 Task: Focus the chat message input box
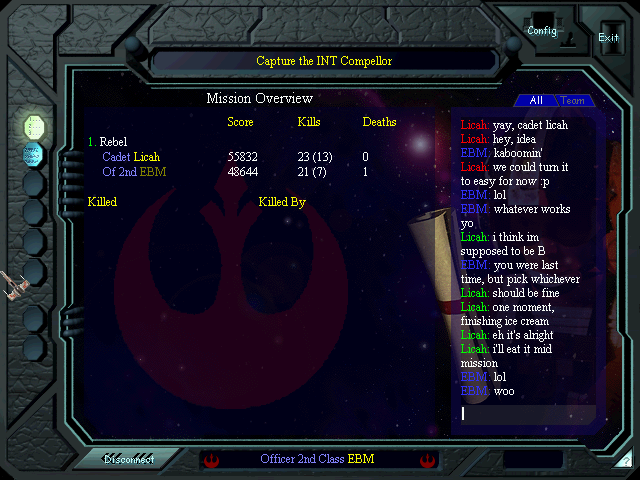[x=526, y=413]
